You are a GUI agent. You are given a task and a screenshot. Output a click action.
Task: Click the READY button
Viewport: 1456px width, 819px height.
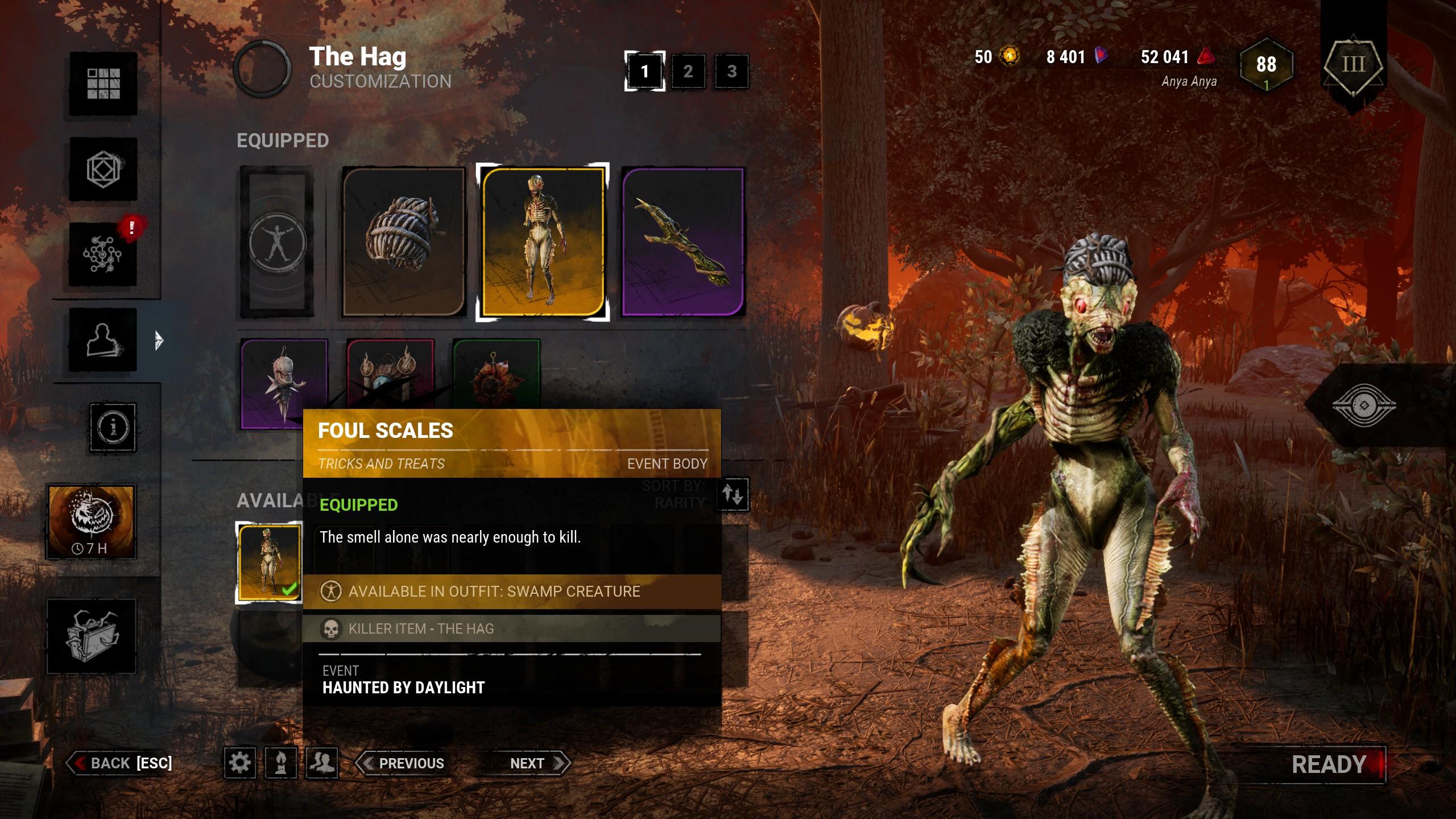click(x=1329, y=764)
